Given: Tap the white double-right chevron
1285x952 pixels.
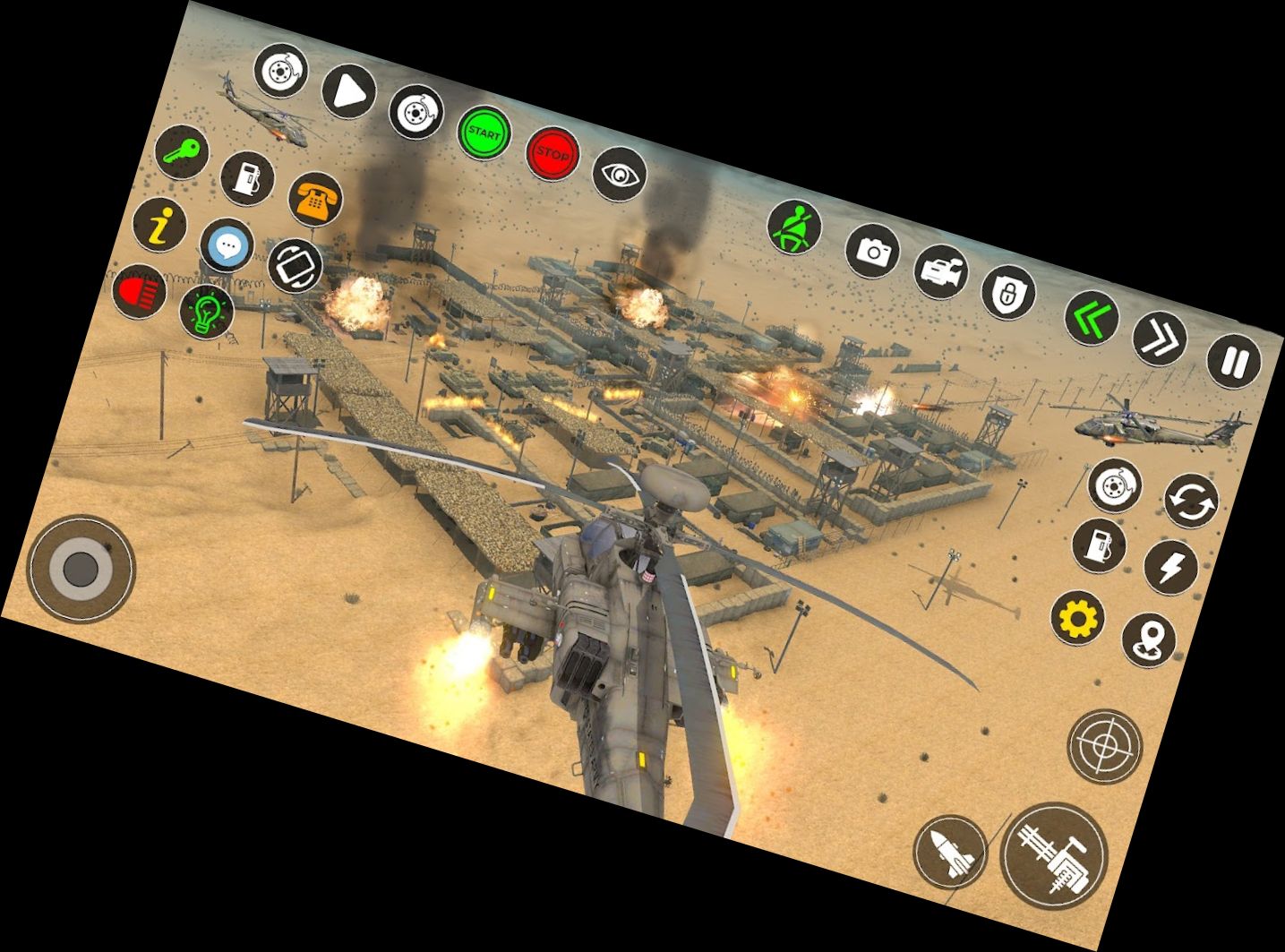Looking at the screenshot, I should [x=1160, y=339].
